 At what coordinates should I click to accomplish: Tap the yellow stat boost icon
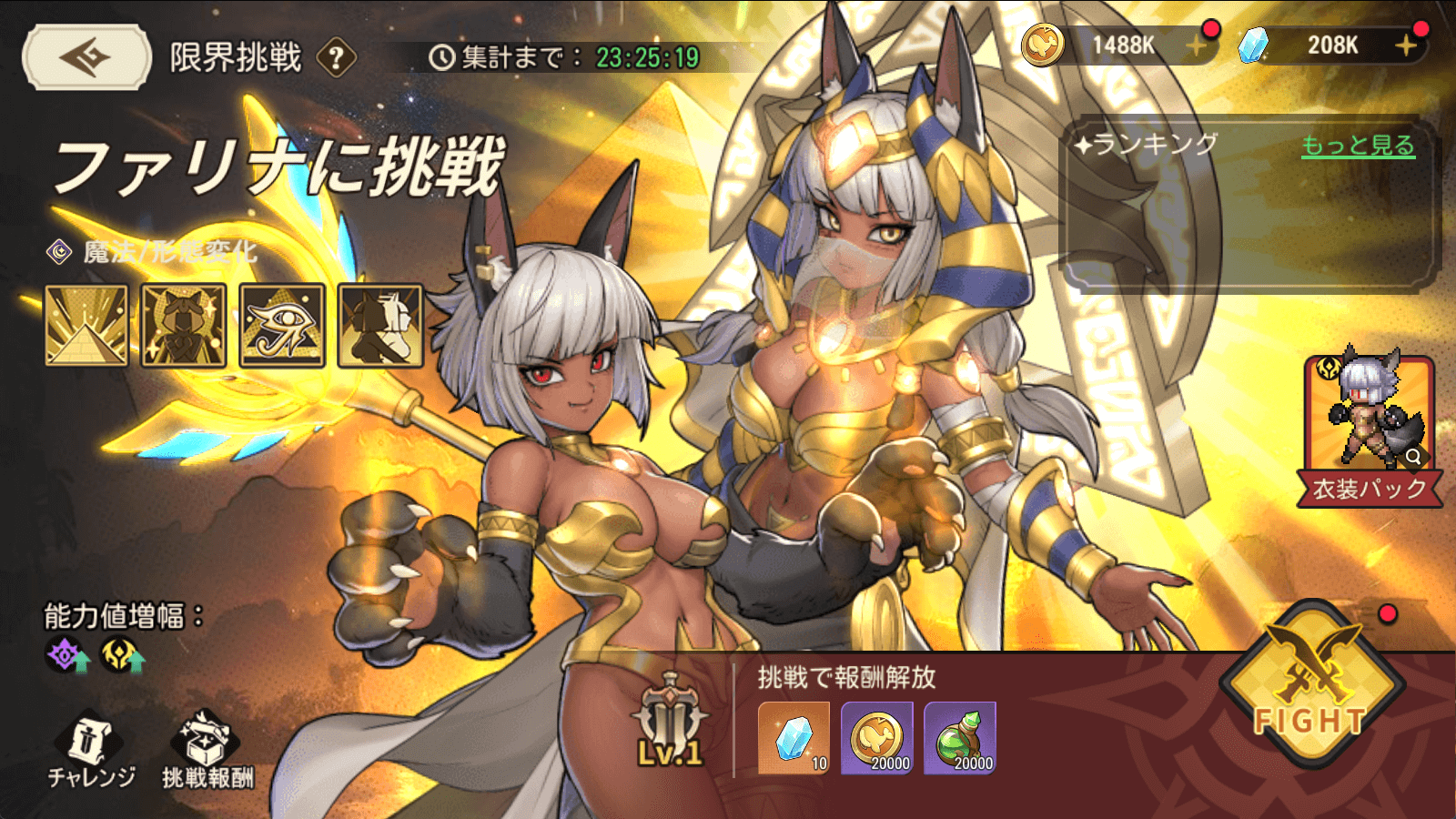point(123,655)
